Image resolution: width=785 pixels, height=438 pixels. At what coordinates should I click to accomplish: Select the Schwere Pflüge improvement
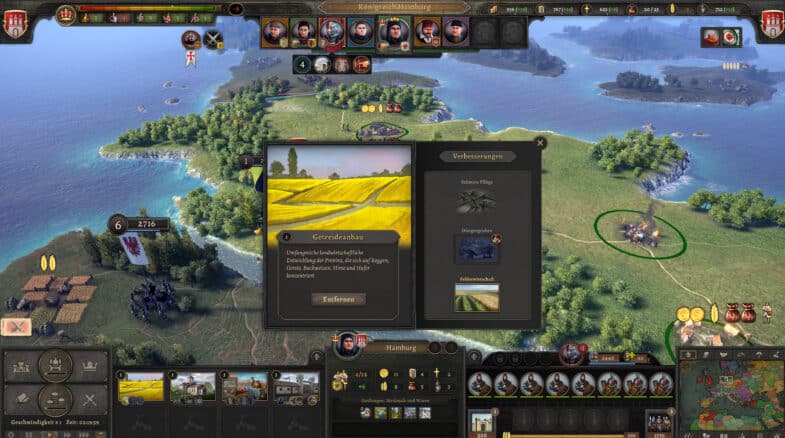476,201
